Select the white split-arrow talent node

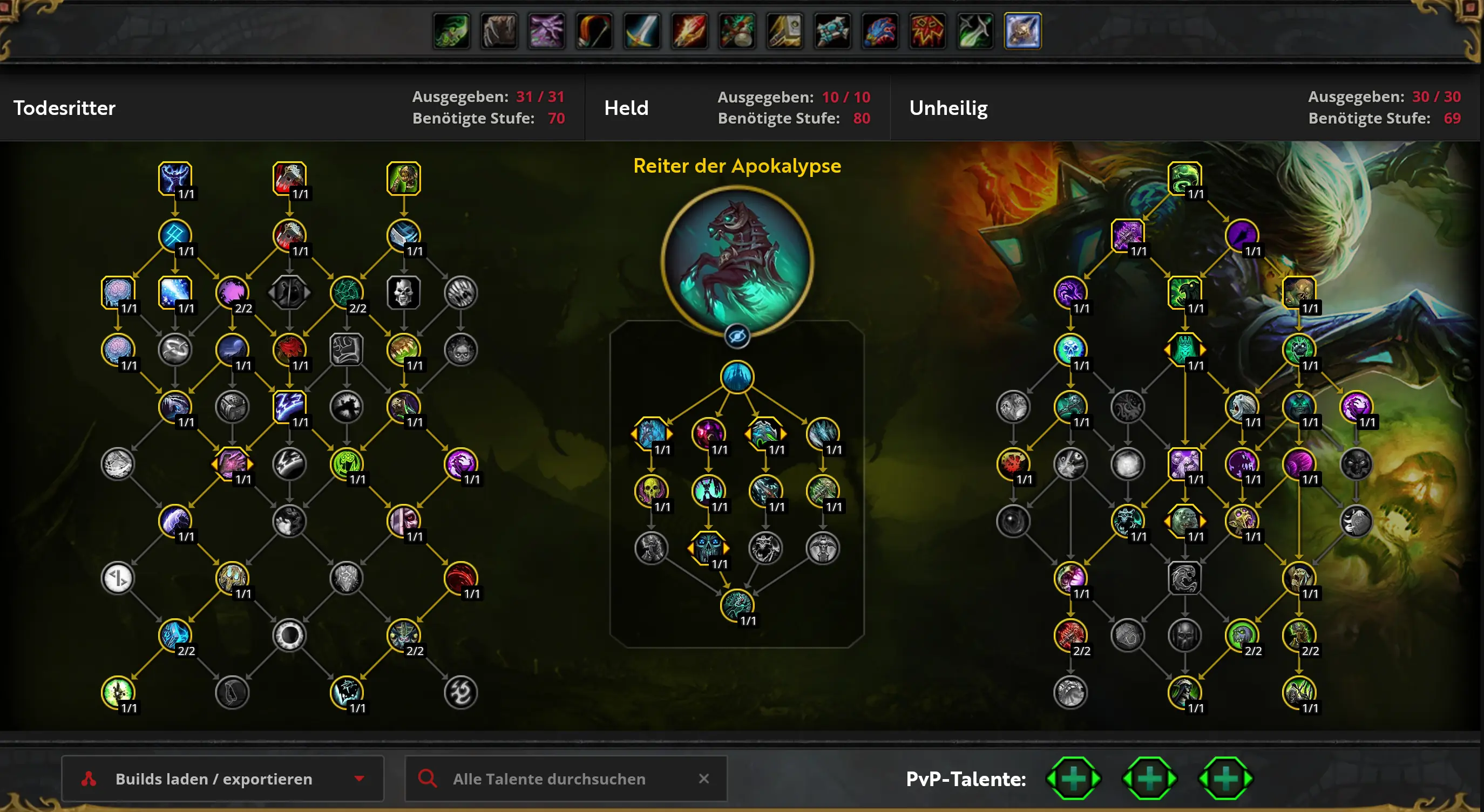point(118,578)
